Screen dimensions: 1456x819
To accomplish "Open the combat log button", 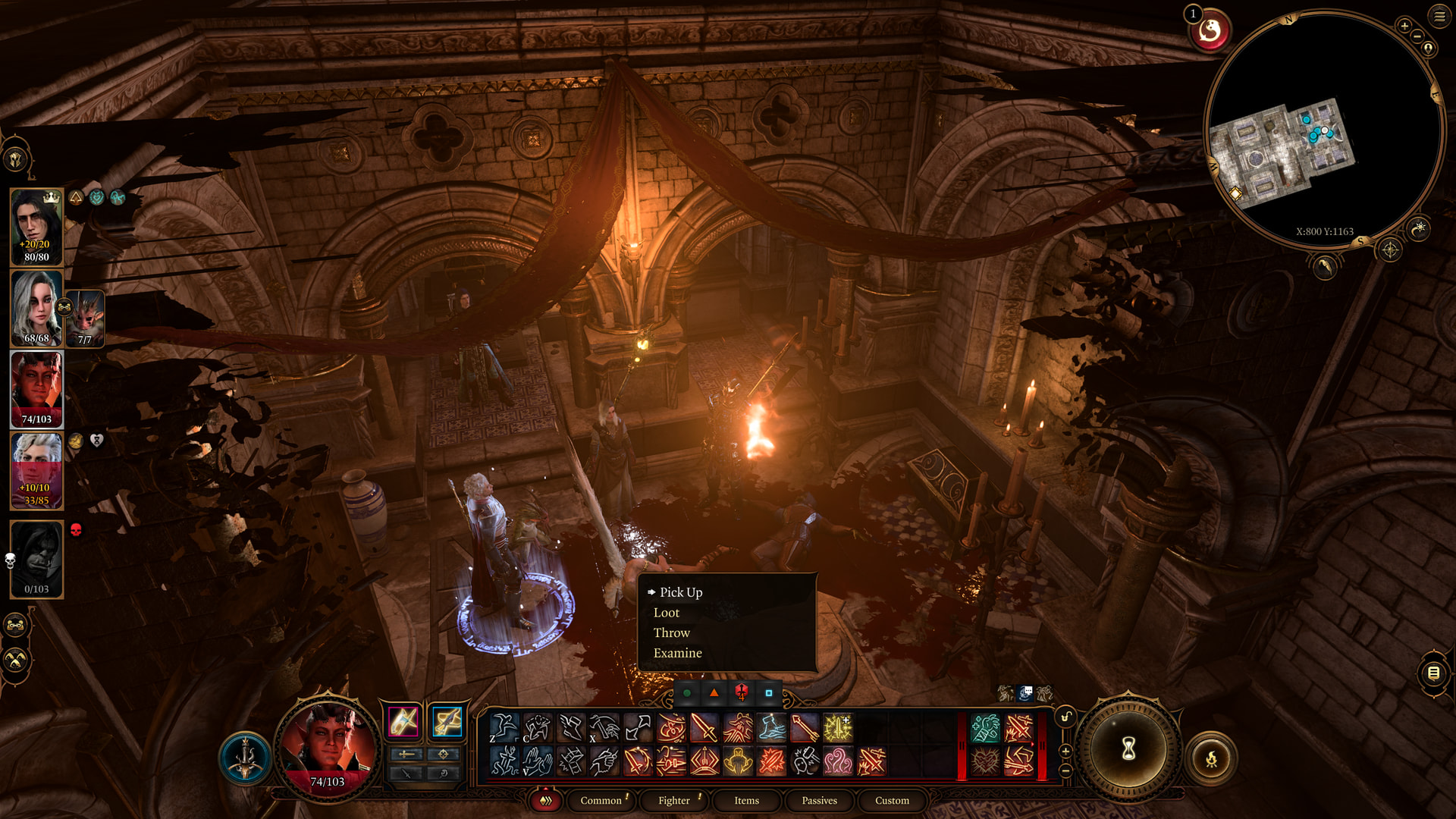I will [1433, 673].
